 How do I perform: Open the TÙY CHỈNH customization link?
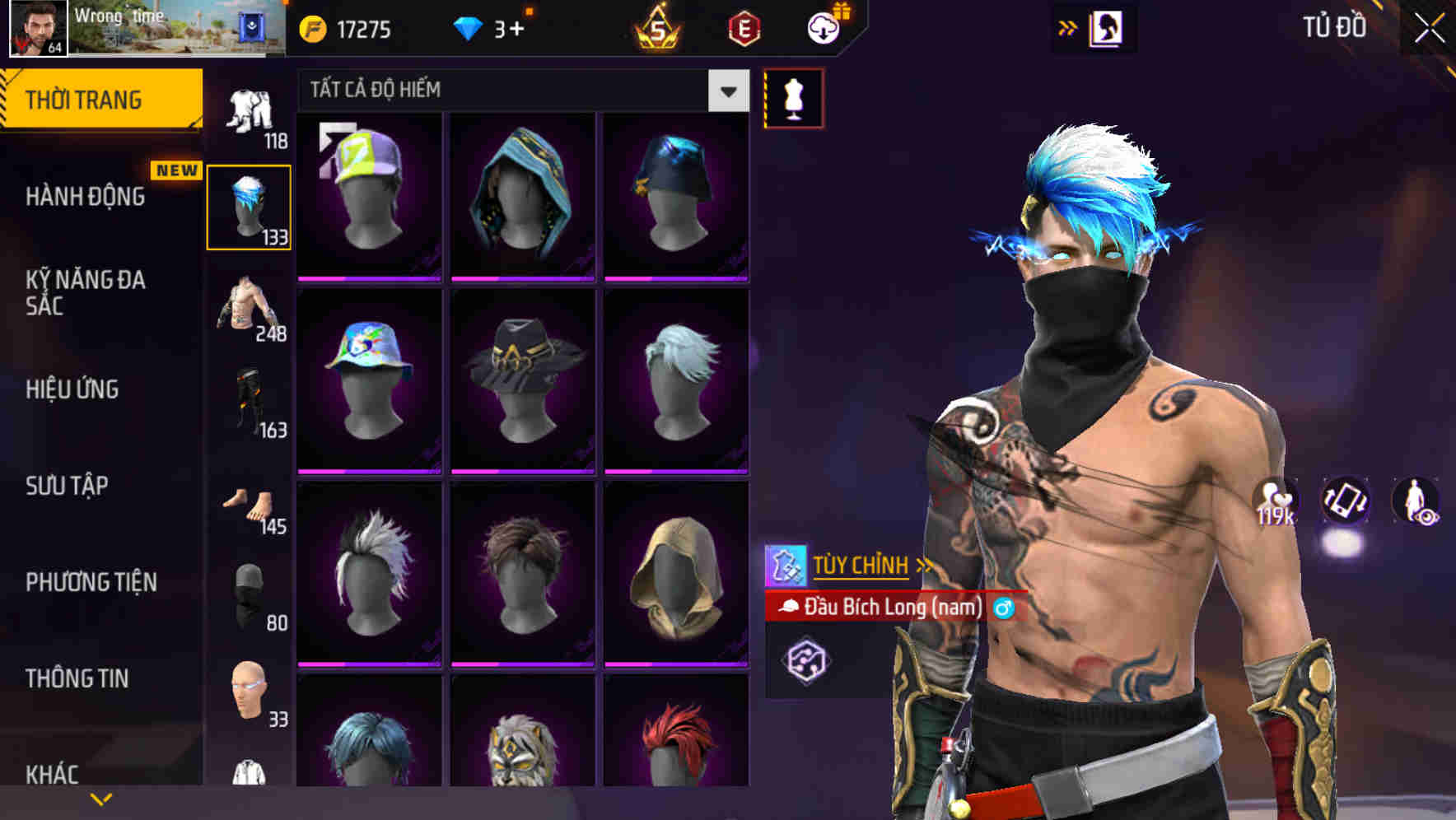pos(861,565)
